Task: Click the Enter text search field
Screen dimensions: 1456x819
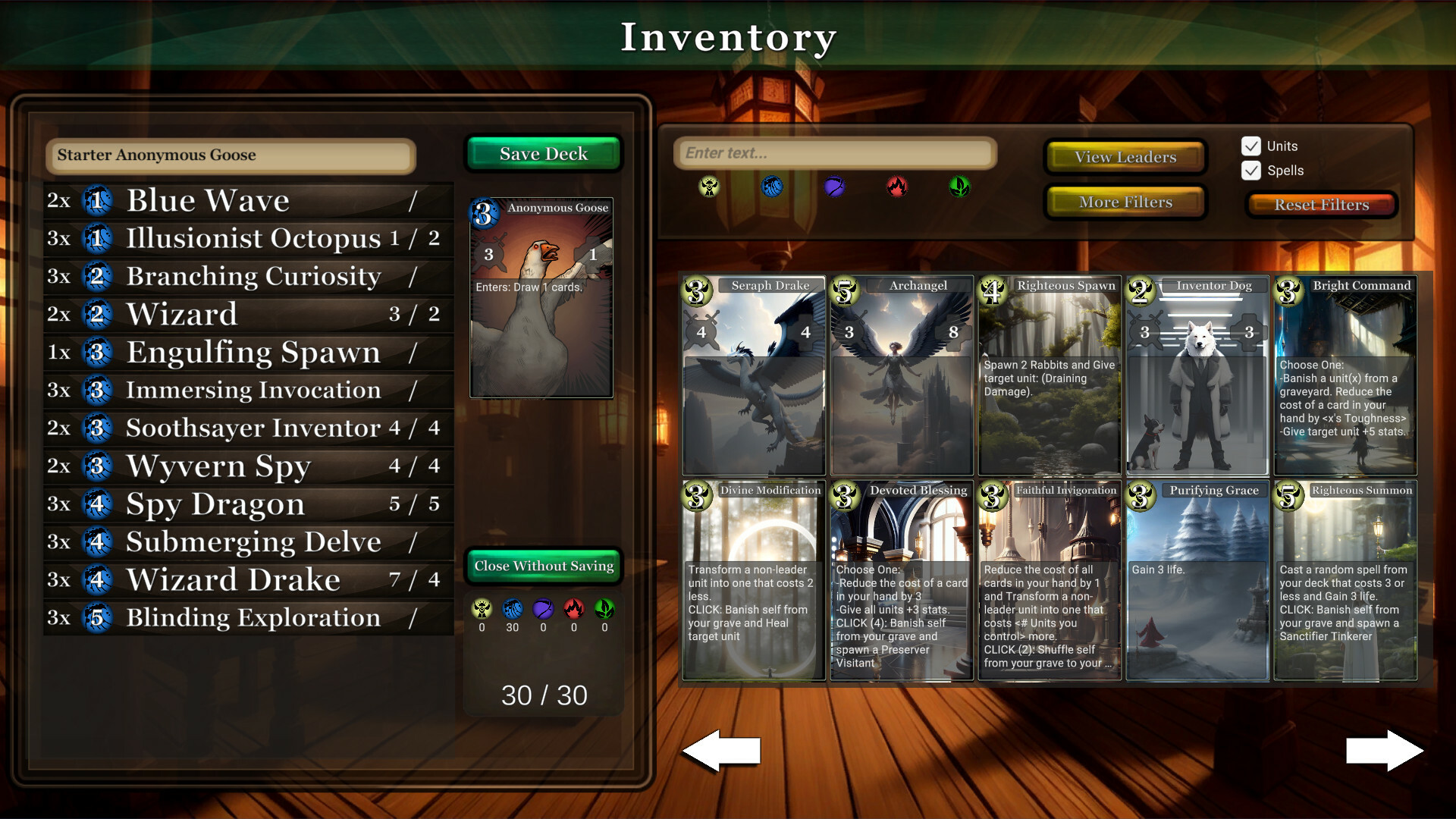Action: point(834,152)
